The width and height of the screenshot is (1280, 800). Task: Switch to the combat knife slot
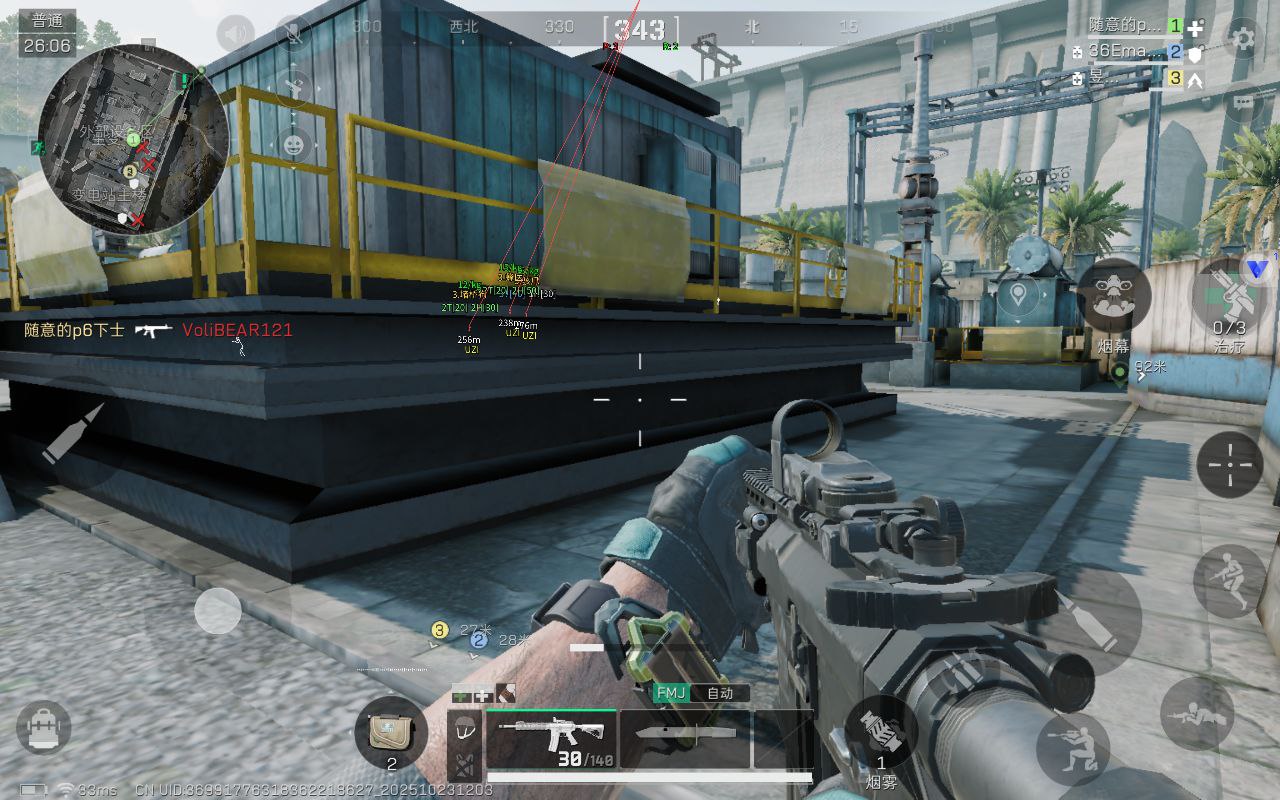(685, 739)
